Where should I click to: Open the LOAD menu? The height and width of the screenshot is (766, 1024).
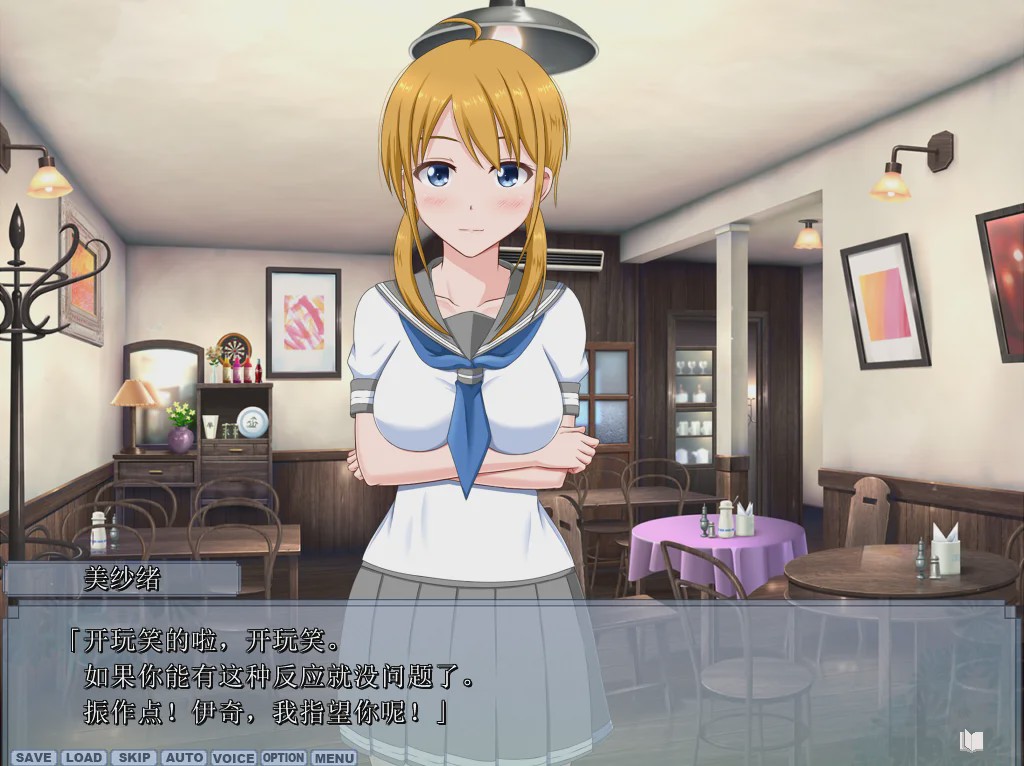[84, 758]
